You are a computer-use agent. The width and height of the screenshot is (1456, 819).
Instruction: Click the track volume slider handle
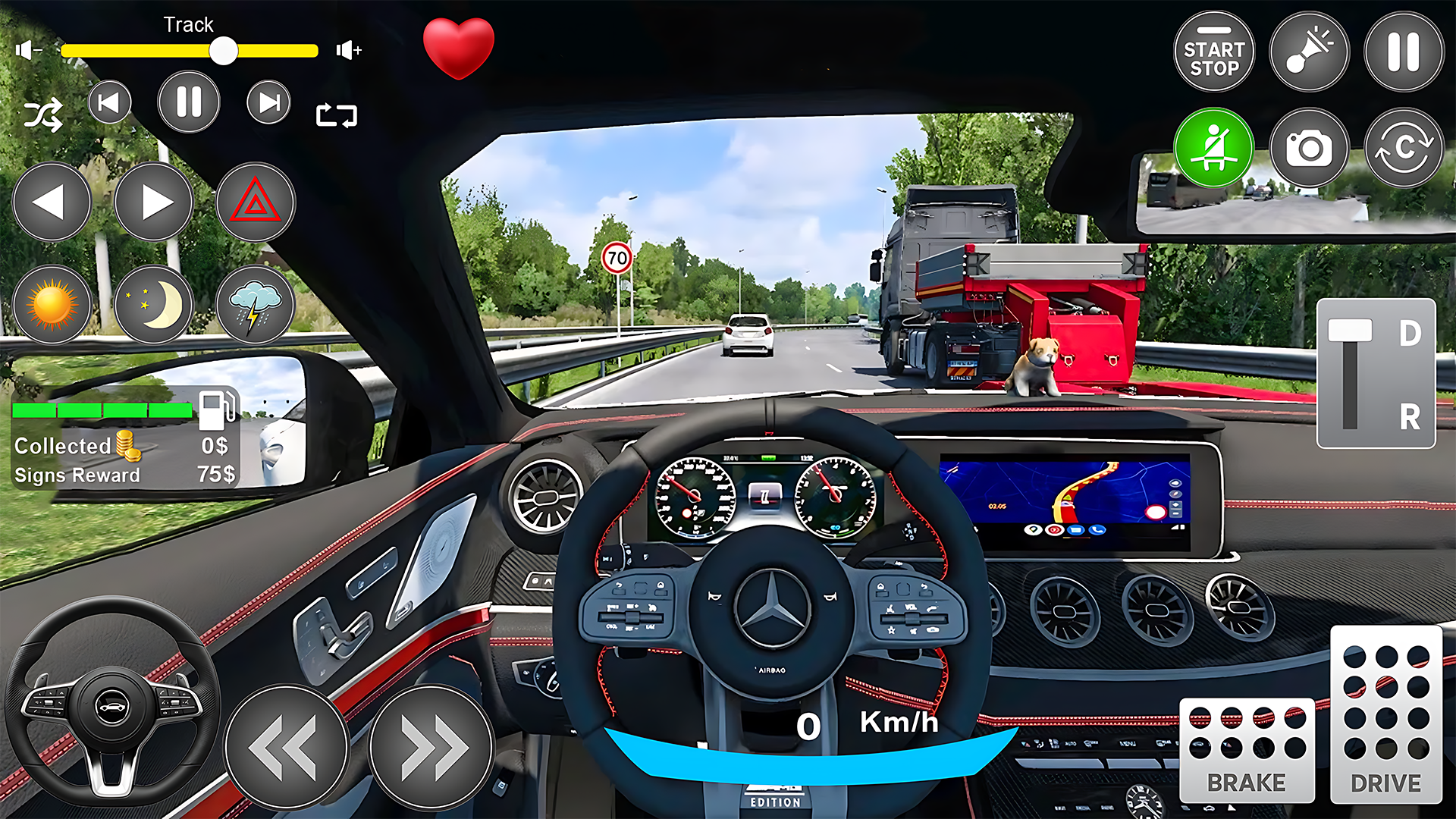coord(224,51)
